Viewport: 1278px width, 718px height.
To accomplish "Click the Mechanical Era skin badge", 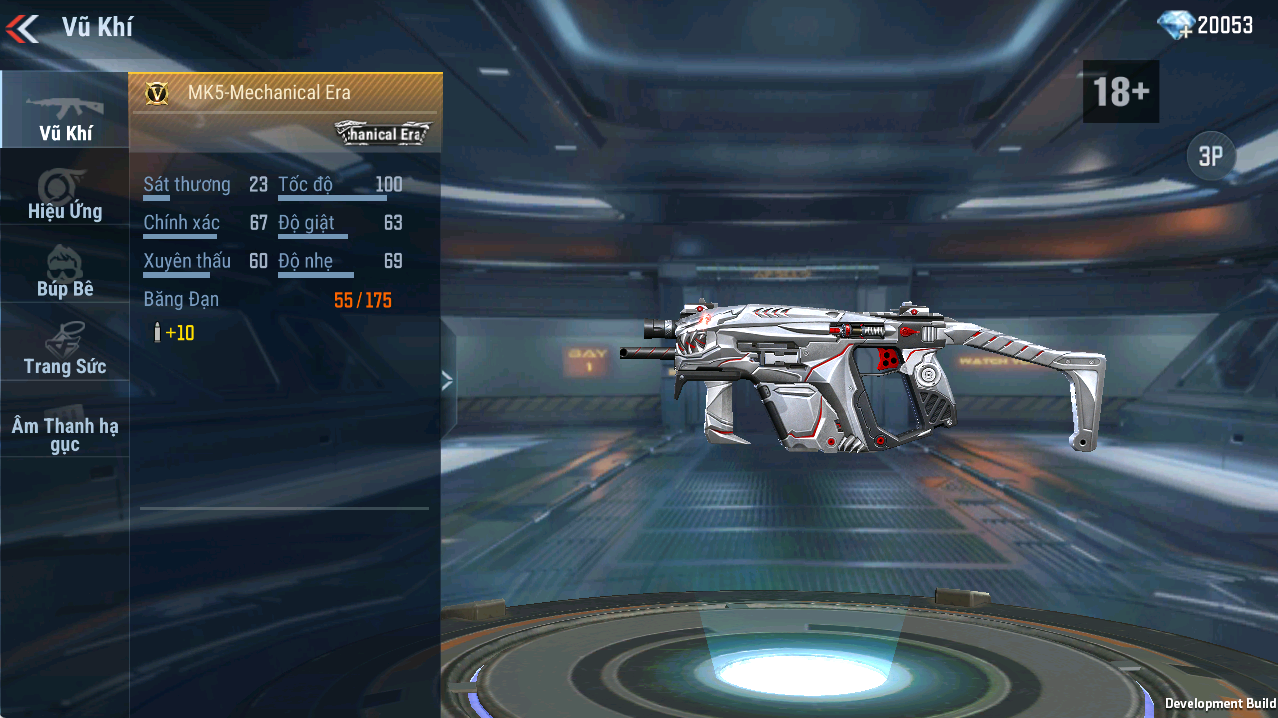I will point(383,133).
